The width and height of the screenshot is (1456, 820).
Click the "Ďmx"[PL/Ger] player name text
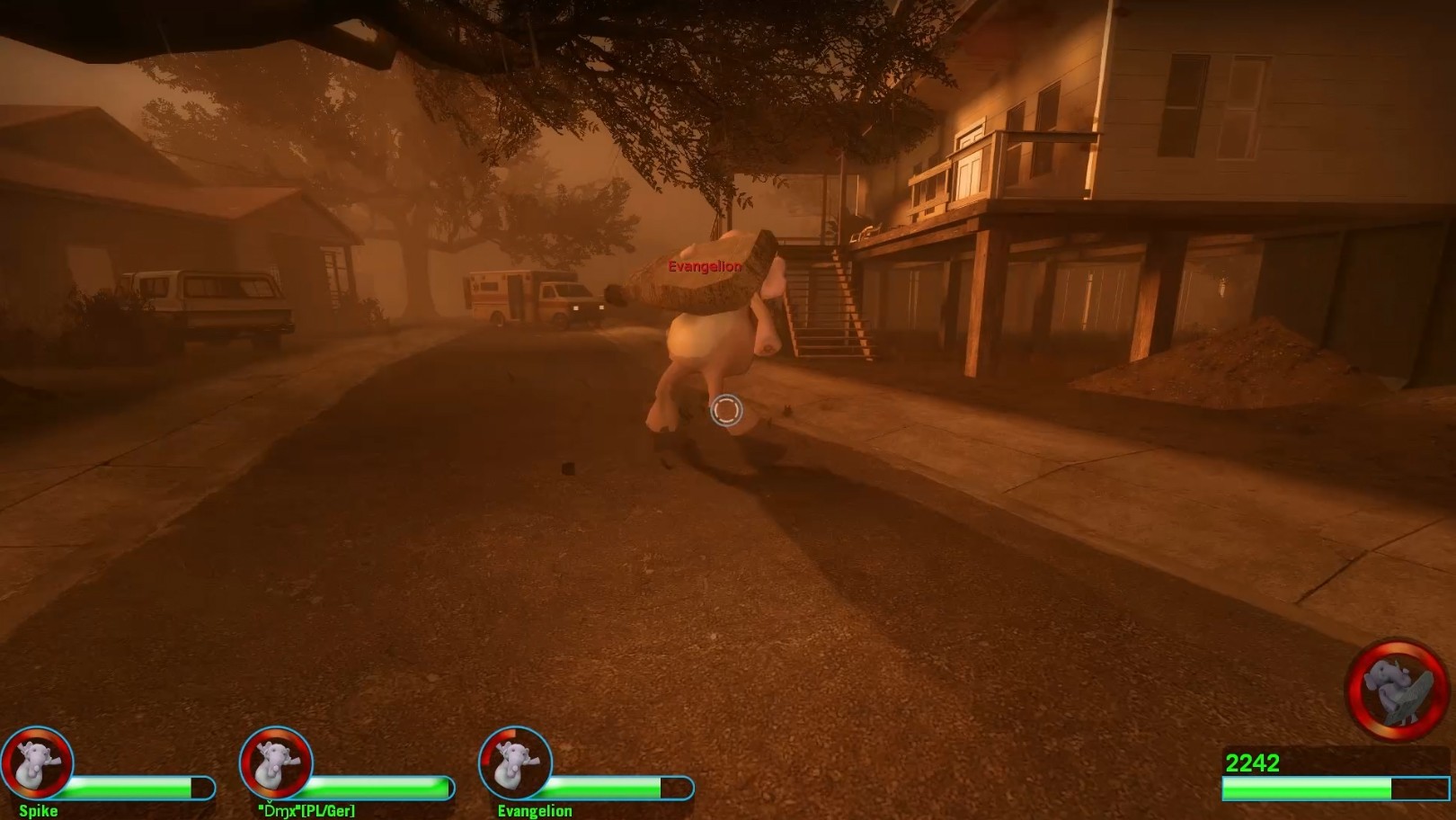[306, 810]
